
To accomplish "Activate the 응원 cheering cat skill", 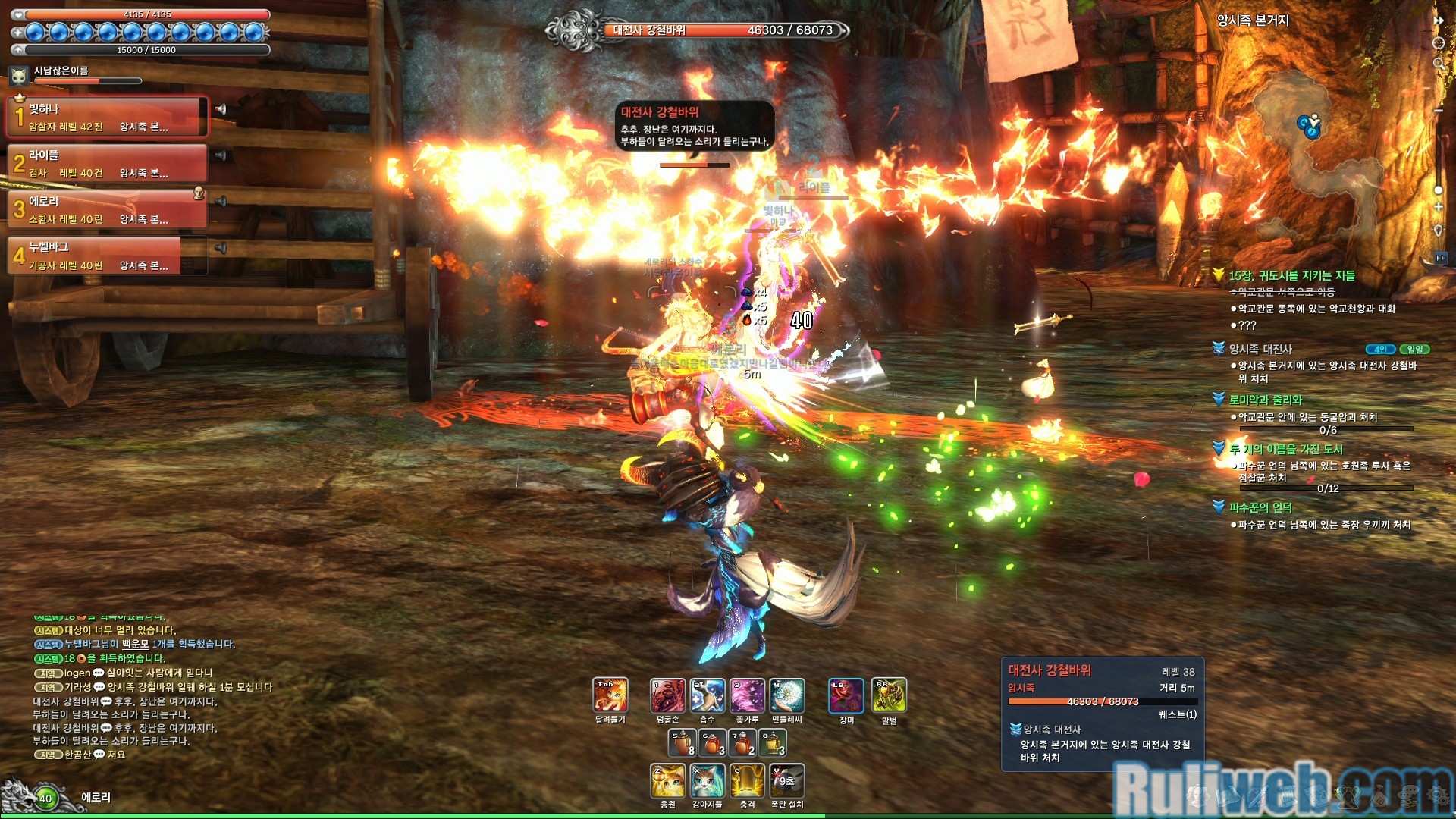I will 667,781.
